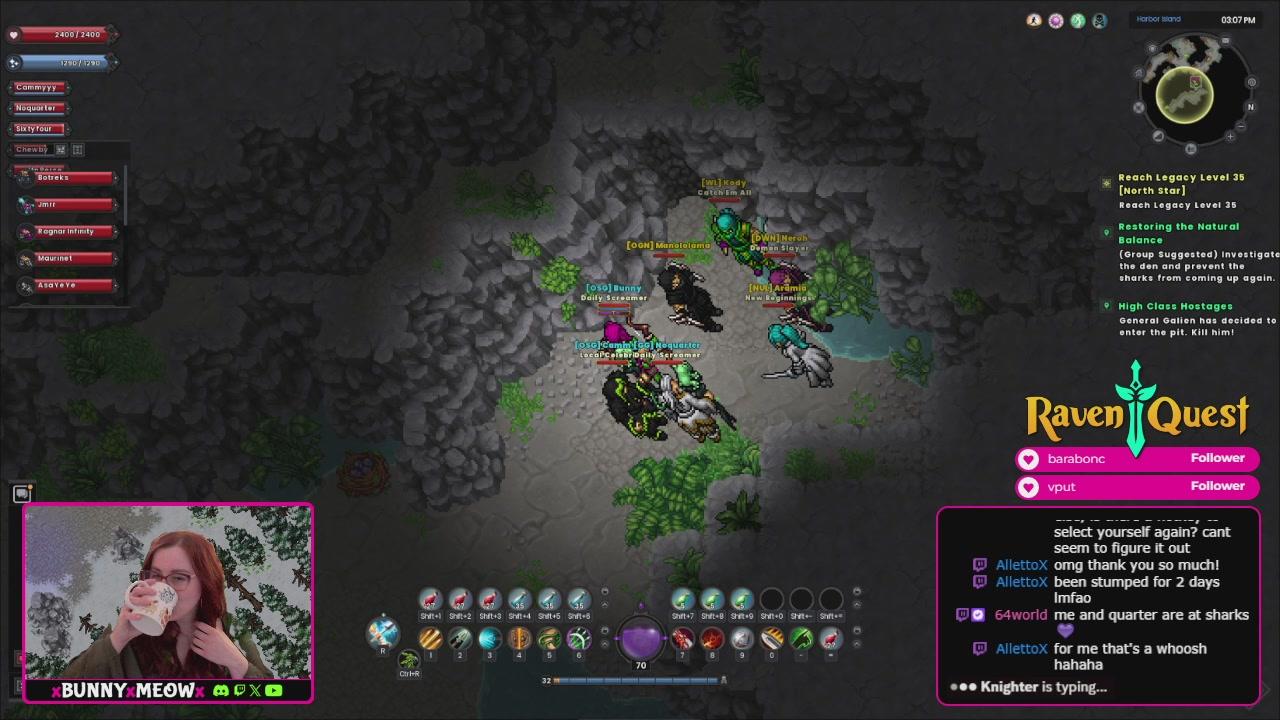
Task: Click the red ability icon in slot 7
Action: point(681,638)
